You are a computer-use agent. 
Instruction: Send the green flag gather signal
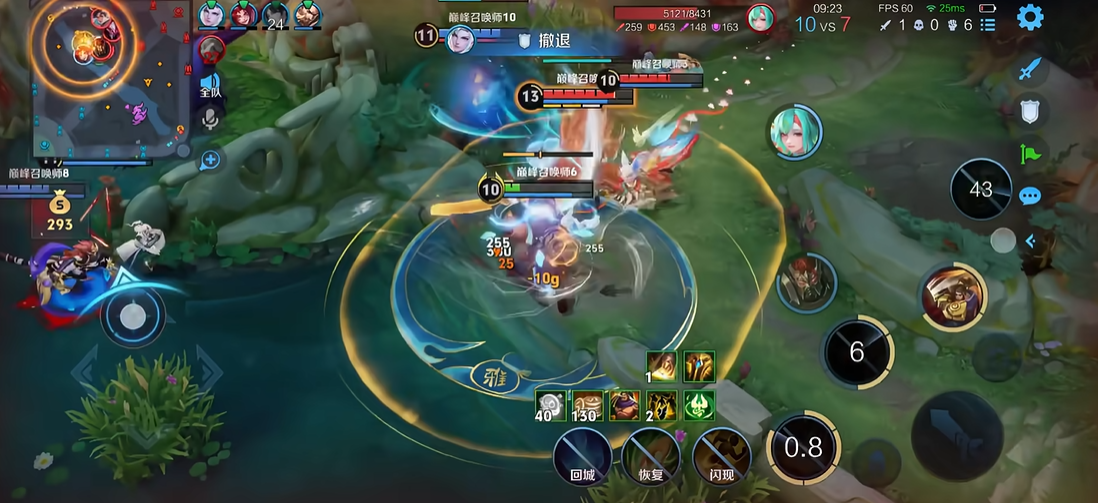(1031, 154)
